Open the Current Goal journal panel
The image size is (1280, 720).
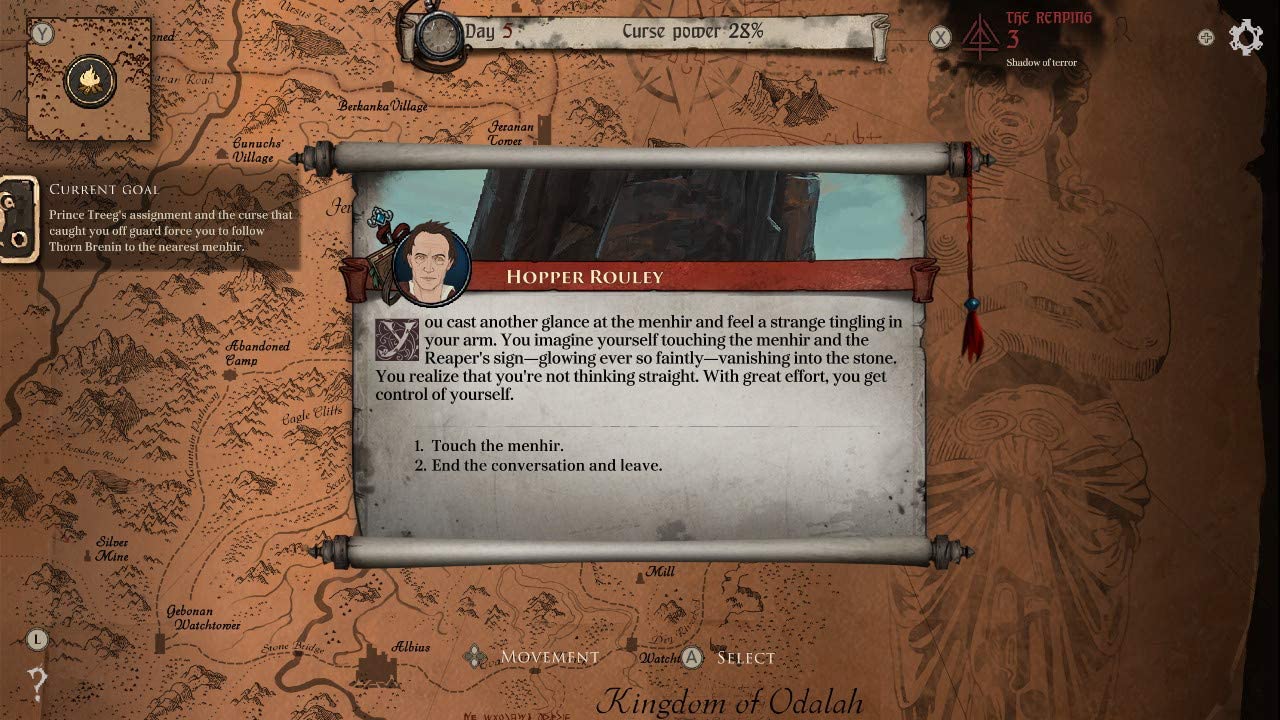tap(18, 220)
